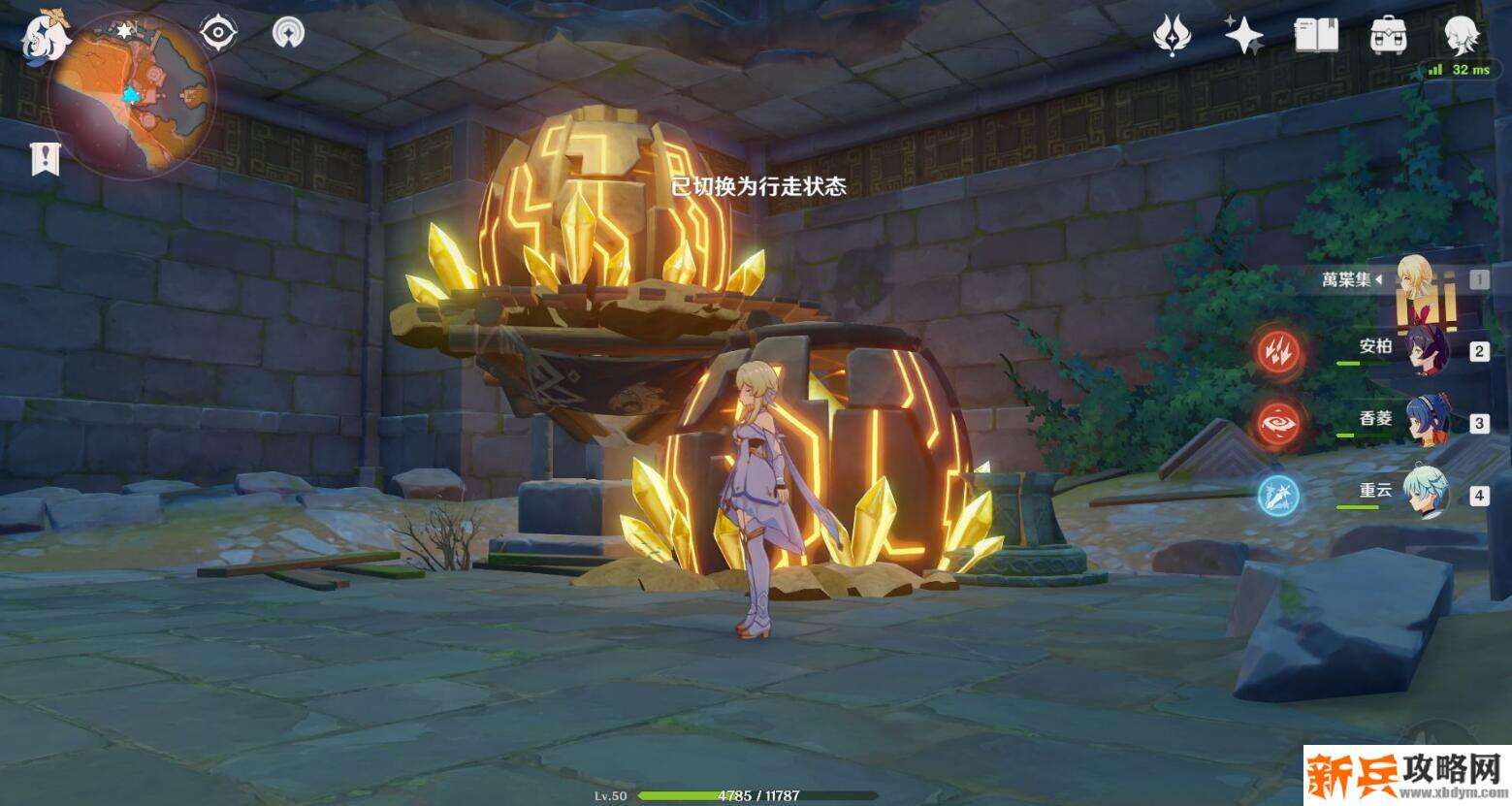Click the quest navigation eye icon
The image size is (1512, 806).
(x=220, y=30)
